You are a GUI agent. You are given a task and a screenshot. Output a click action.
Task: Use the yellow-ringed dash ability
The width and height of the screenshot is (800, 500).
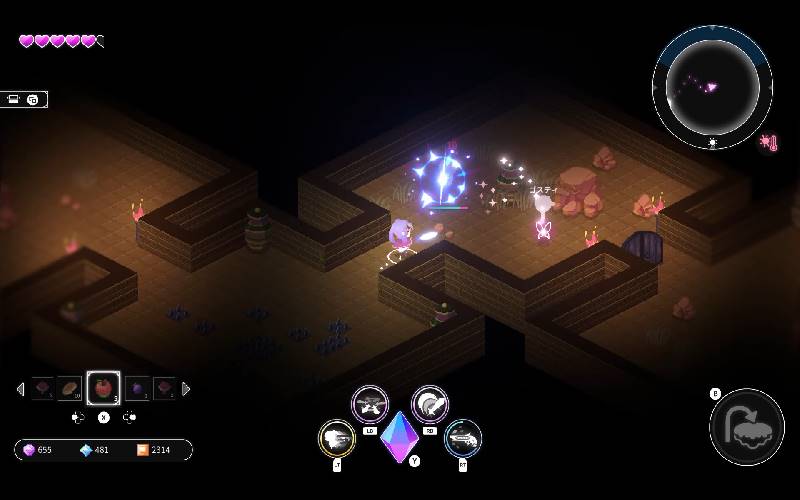pyautogui.click(x=337, y=439)
